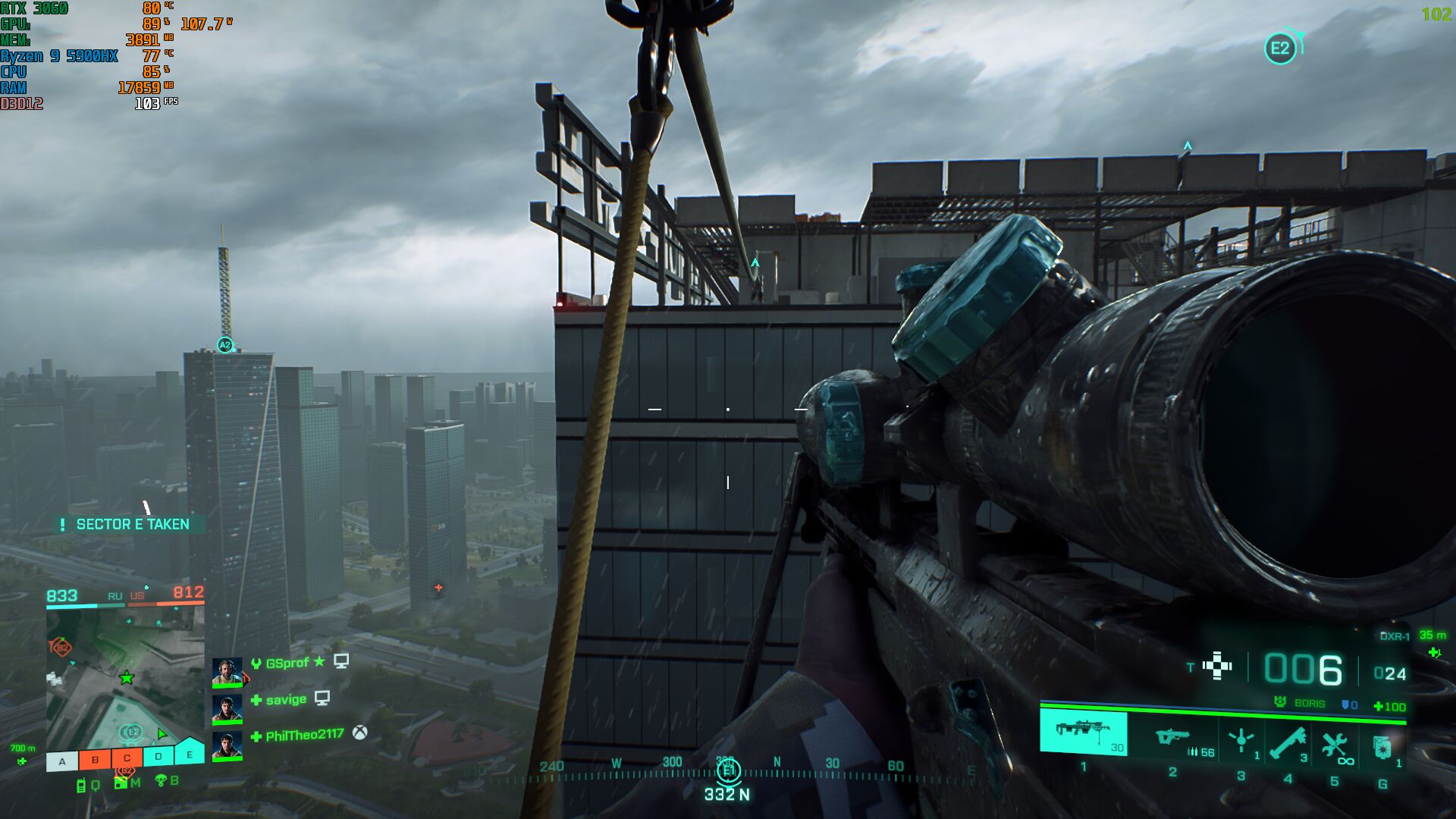1456x819 pixels.
Task: Select sector D on the objective bar
Action: point(158,756)
